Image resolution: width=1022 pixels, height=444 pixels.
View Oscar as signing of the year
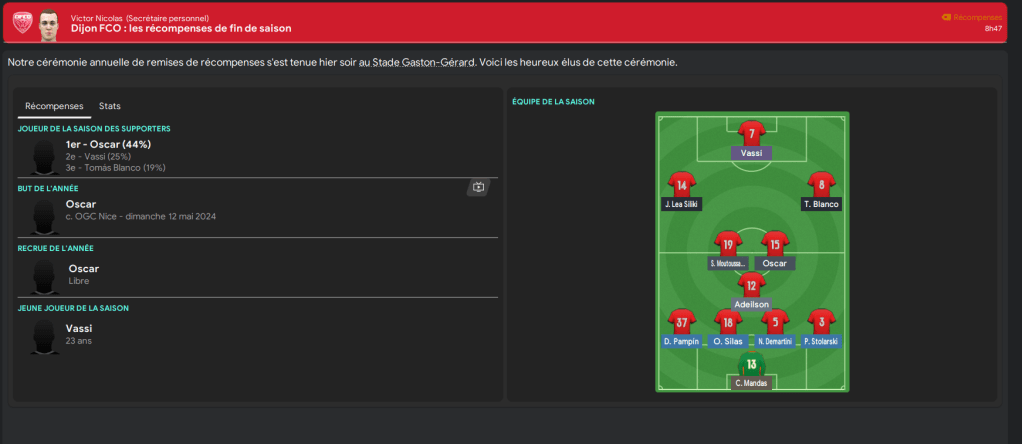point(83,268)
